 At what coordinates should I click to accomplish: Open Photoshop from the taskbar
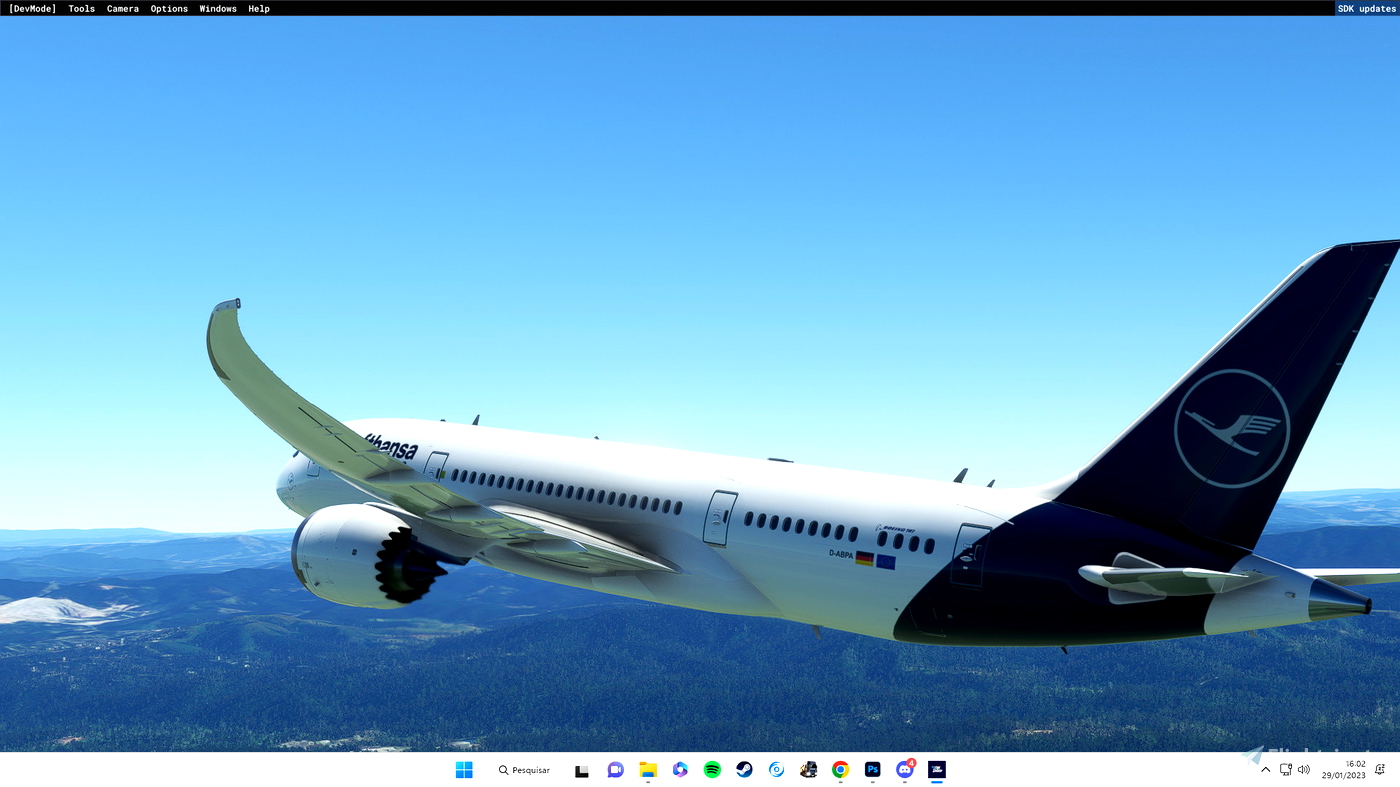point(872,768)
